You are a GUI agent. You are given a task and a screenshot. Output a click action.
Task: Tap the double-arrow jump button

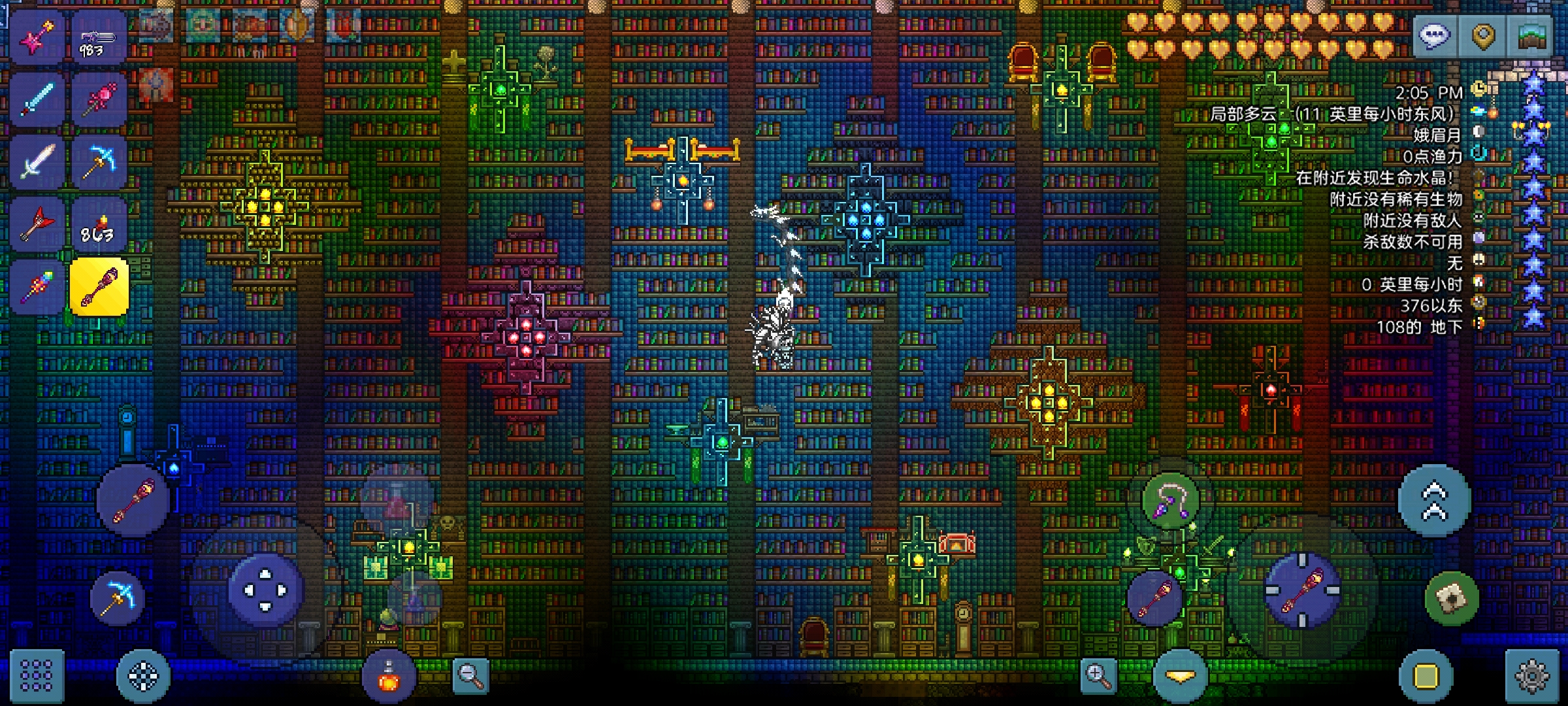point(1434,501)
